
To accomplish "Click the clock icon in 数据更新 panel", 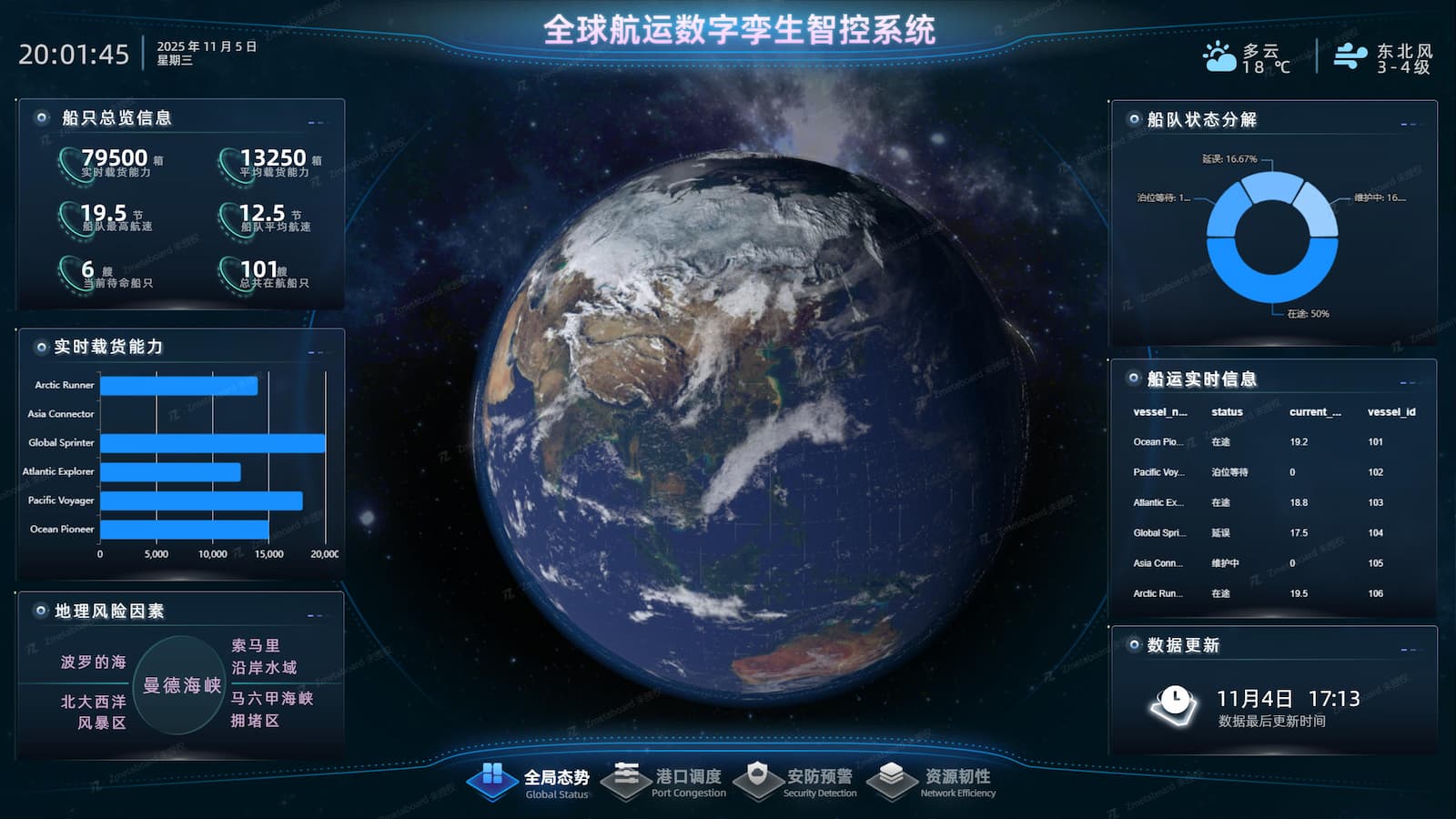I will click(1174, 703).
